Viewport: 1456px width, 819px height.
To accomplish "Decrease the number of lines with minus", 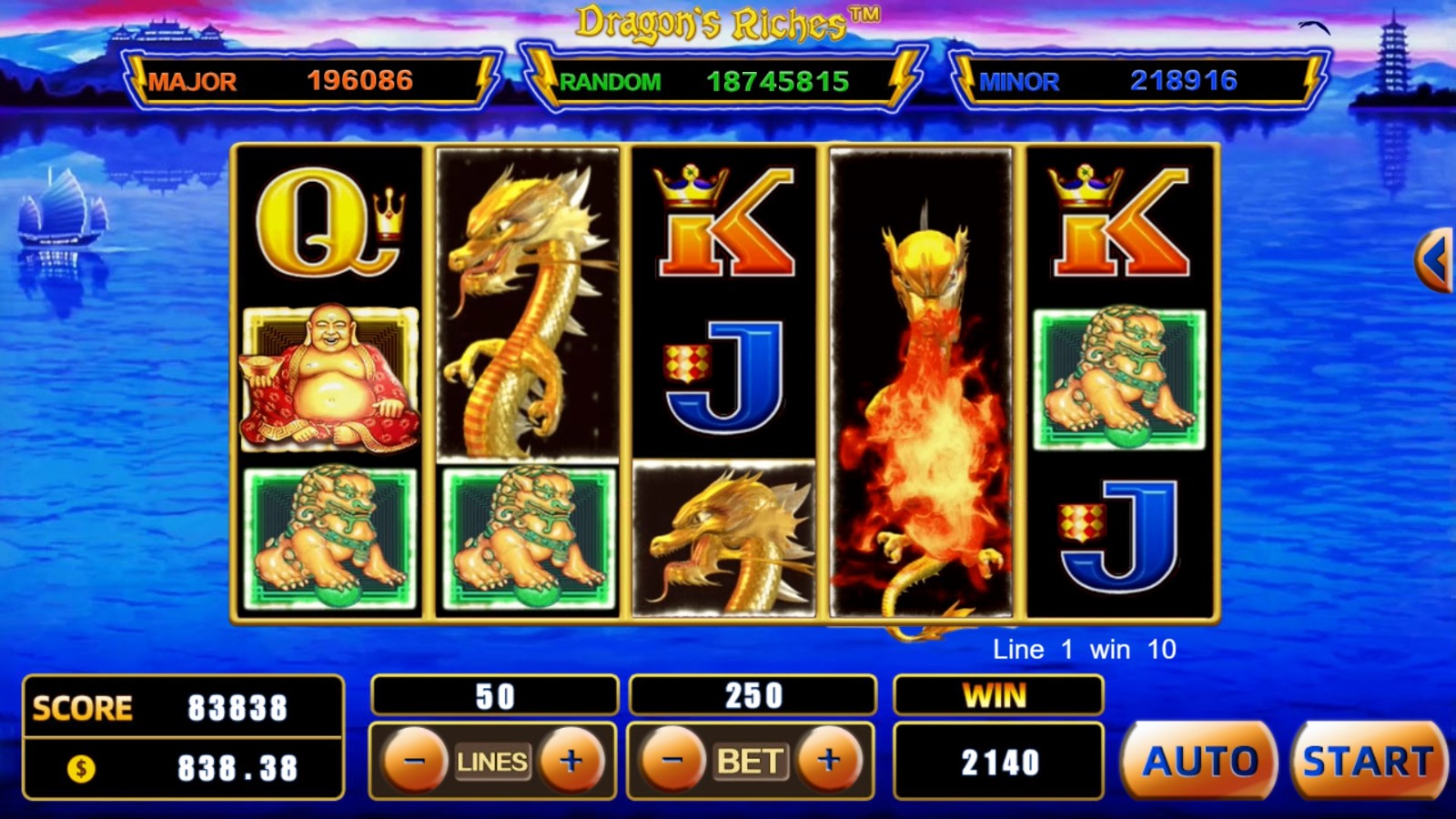I will [415, 760].
